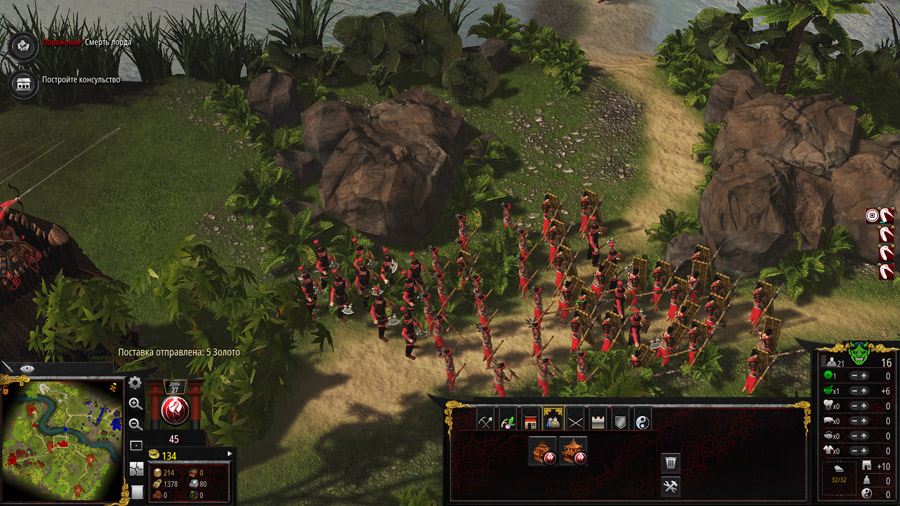The image size is (900, 506).
Task: Switch to the farming plant tab
Action: click(x=507, y=420)
